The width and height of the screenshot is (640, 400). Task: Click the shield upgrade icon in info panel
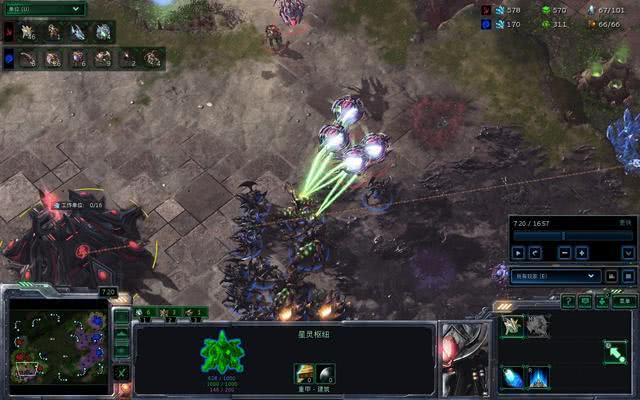325,374
